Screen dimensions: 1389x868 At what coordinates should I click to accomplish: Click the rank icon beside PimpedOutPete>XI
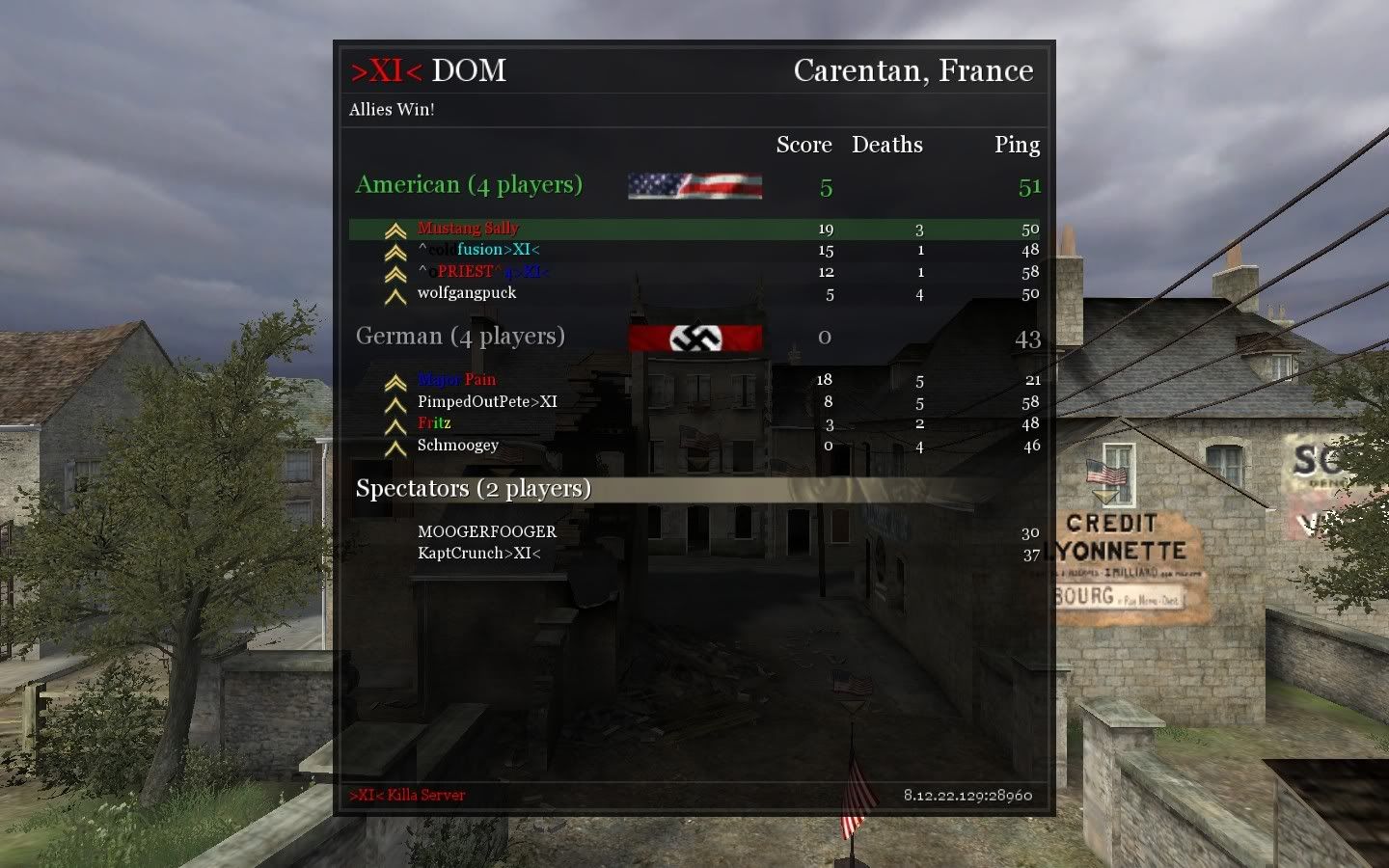pos(395,402)
